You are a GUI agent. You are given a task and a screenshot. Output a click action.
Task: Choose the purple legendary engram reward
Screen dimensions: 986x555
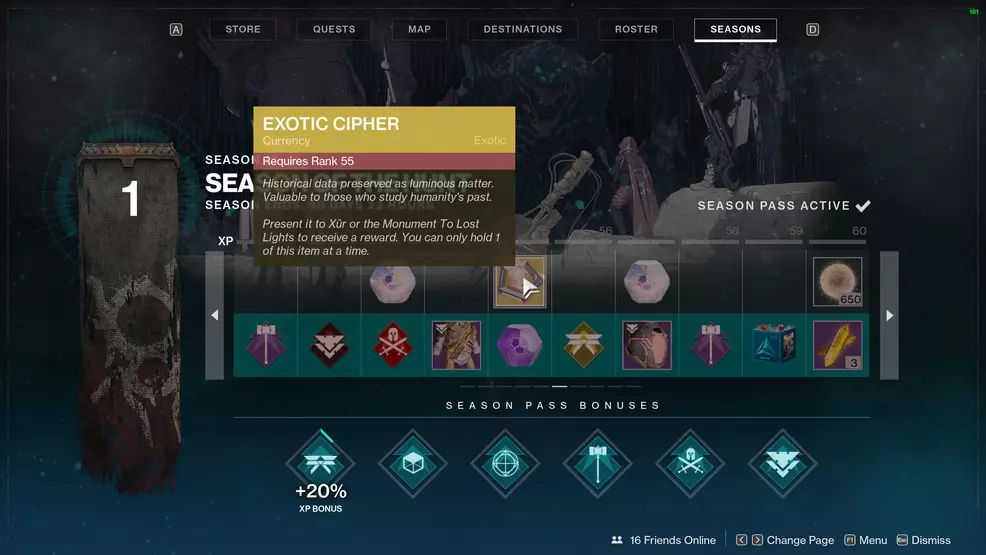tap(520, 345)
